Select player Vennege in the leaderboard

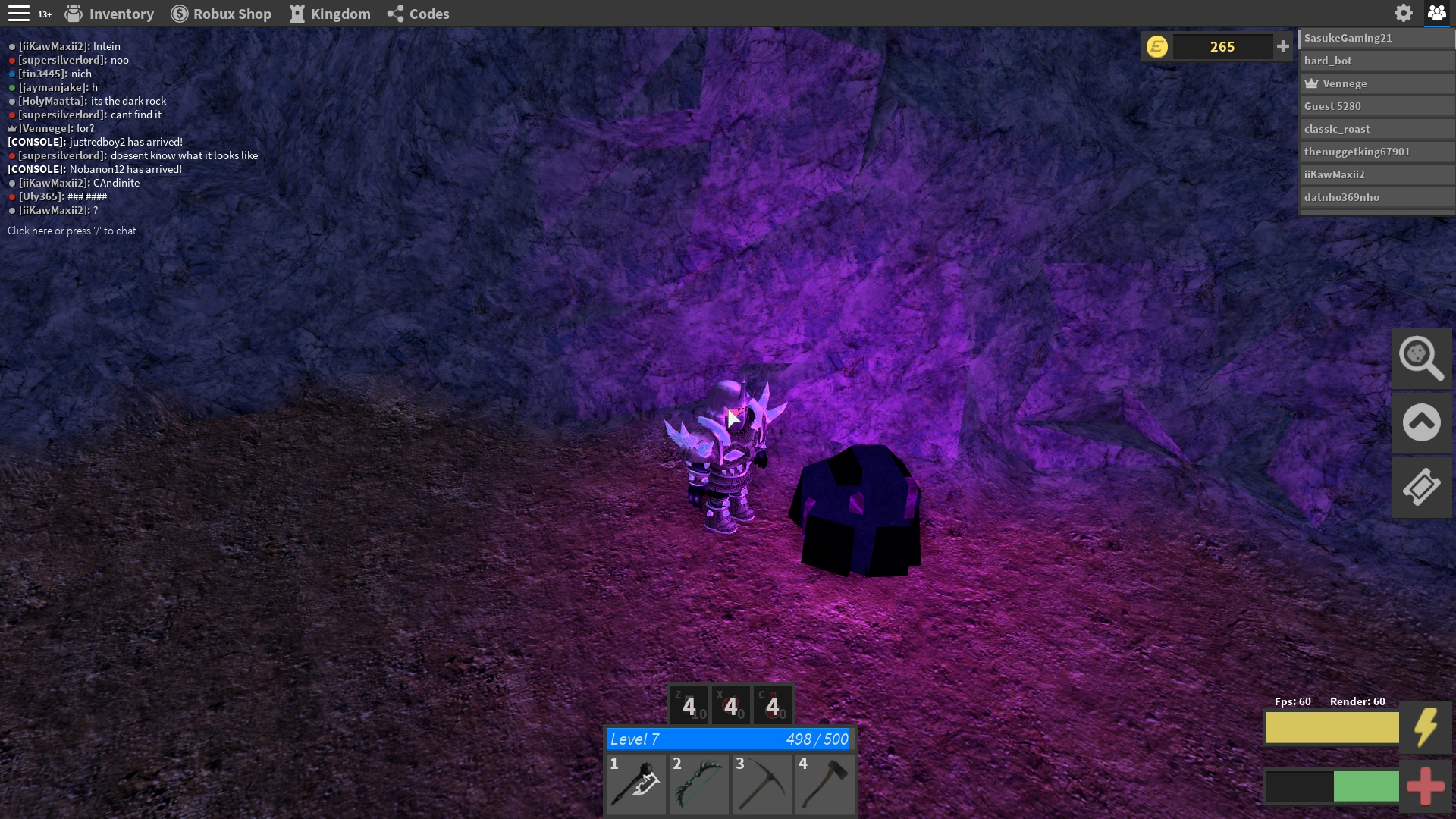tap(1376, 83)
